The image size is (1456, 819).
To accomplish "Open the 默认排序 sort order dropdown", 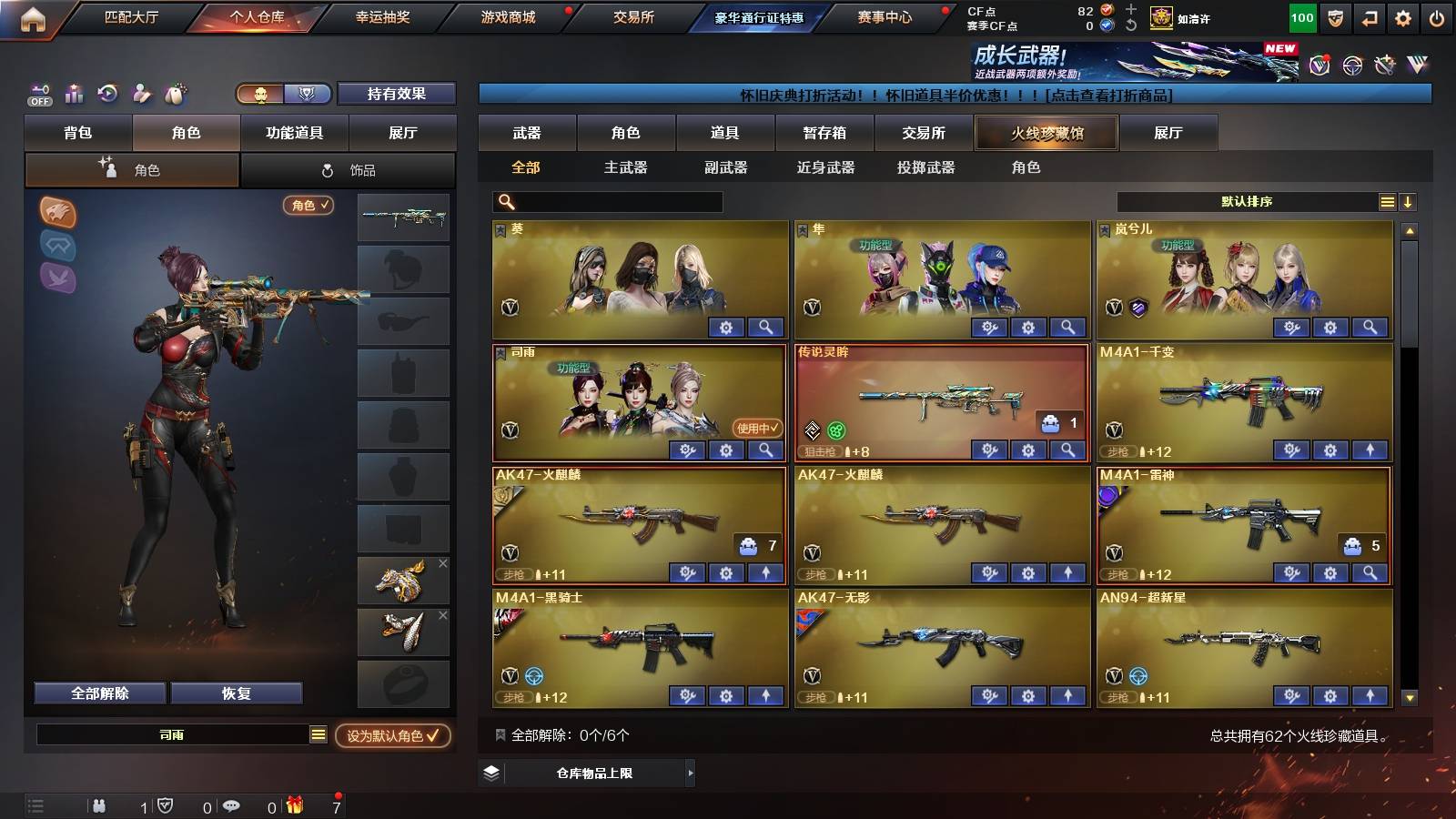I will pos(1247,201).
